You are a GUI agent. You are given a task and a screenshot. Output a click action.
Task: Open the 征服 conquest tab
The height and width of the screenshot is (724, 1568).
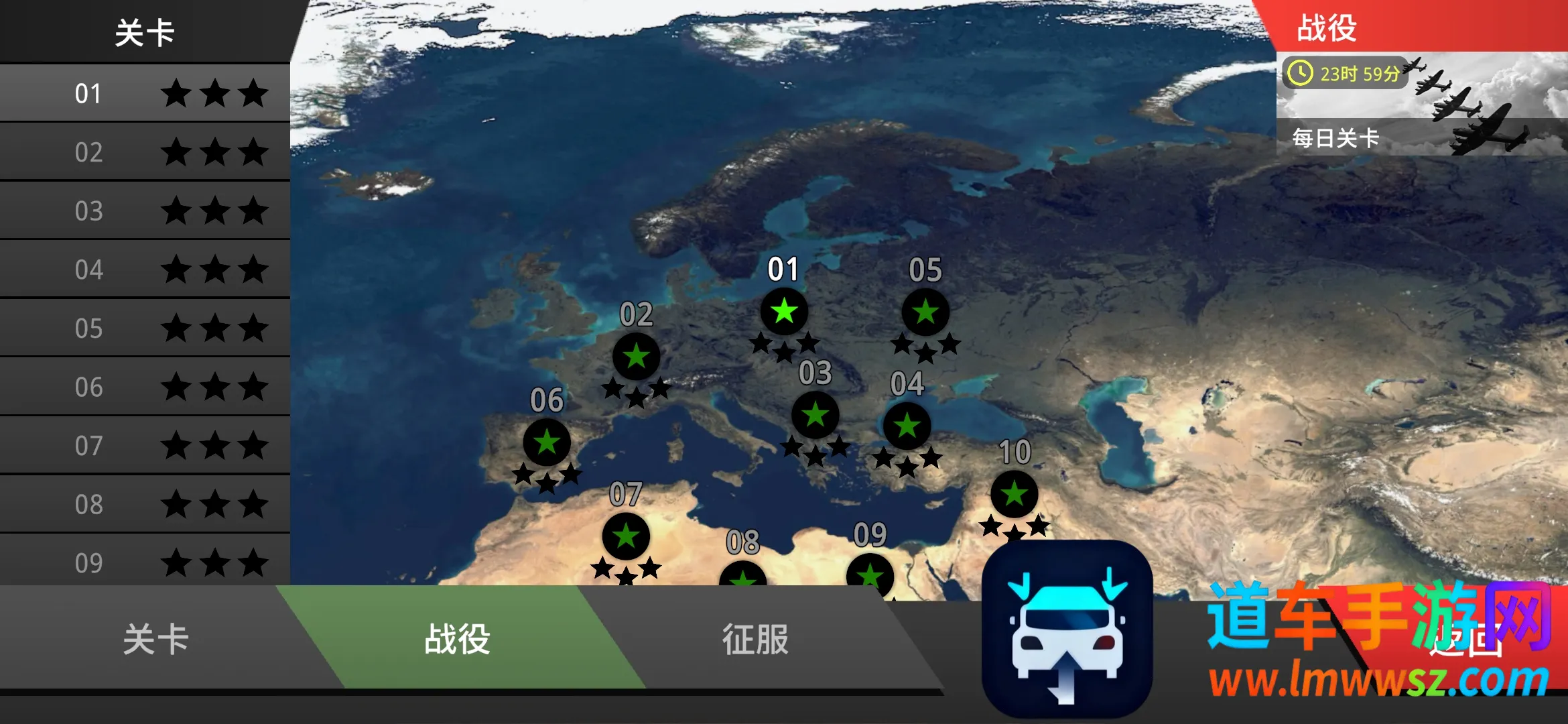[x=755, y=638]
